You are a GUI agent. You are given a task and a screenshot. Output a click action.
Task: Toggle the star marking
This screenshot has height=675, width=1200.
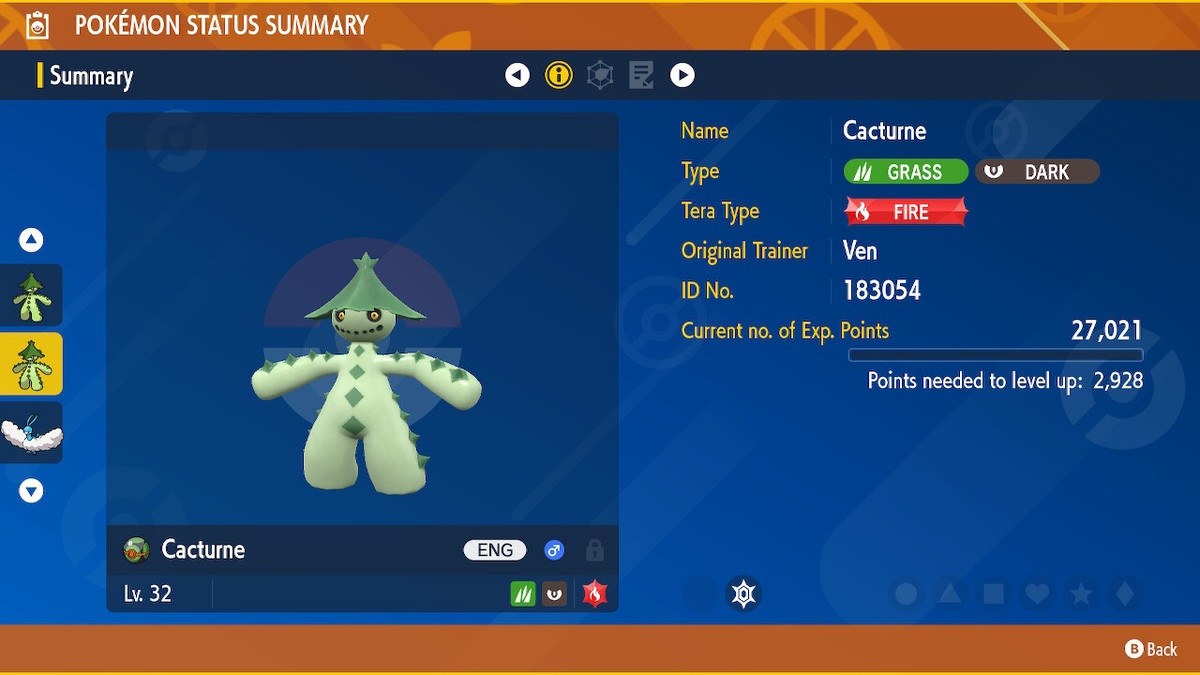tap(1081, 594)
